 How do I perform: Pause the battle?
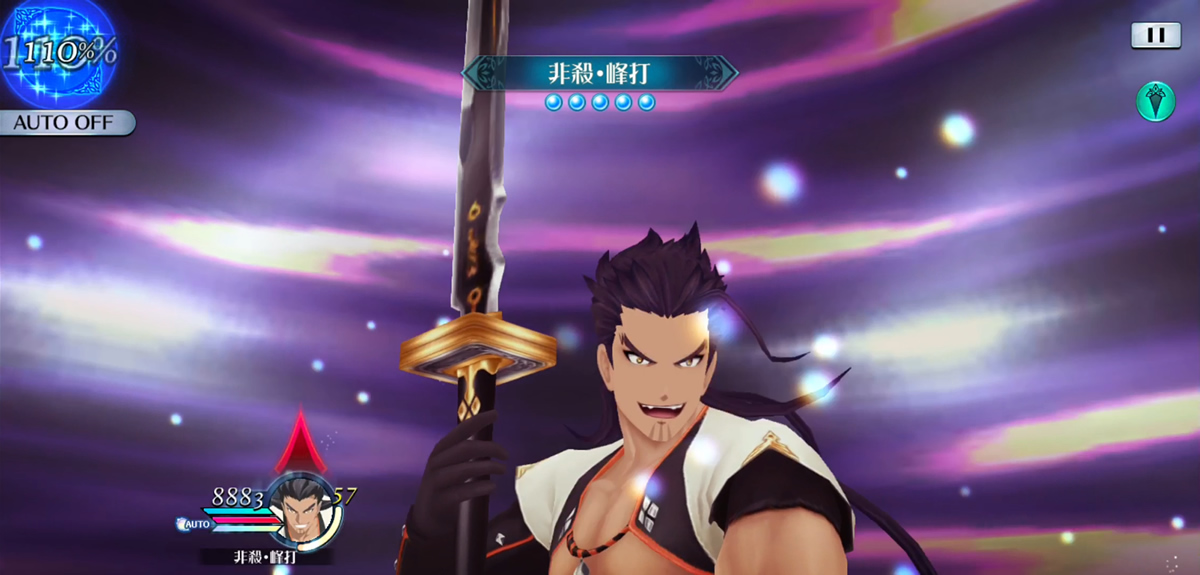point(1155,35)
